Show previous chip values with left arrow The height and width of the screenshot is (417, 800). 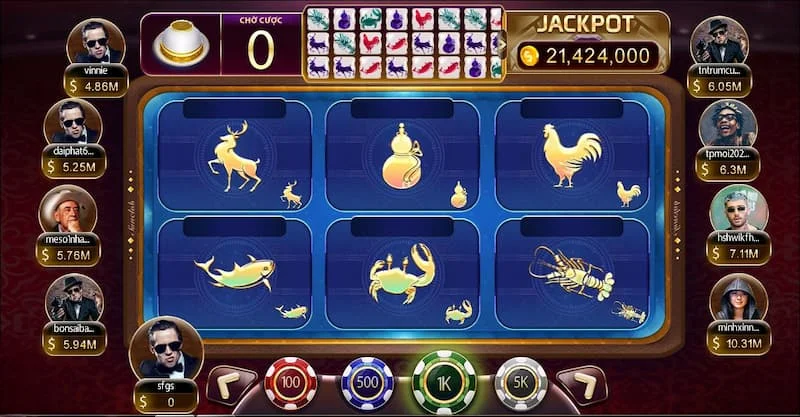point(228,386)
